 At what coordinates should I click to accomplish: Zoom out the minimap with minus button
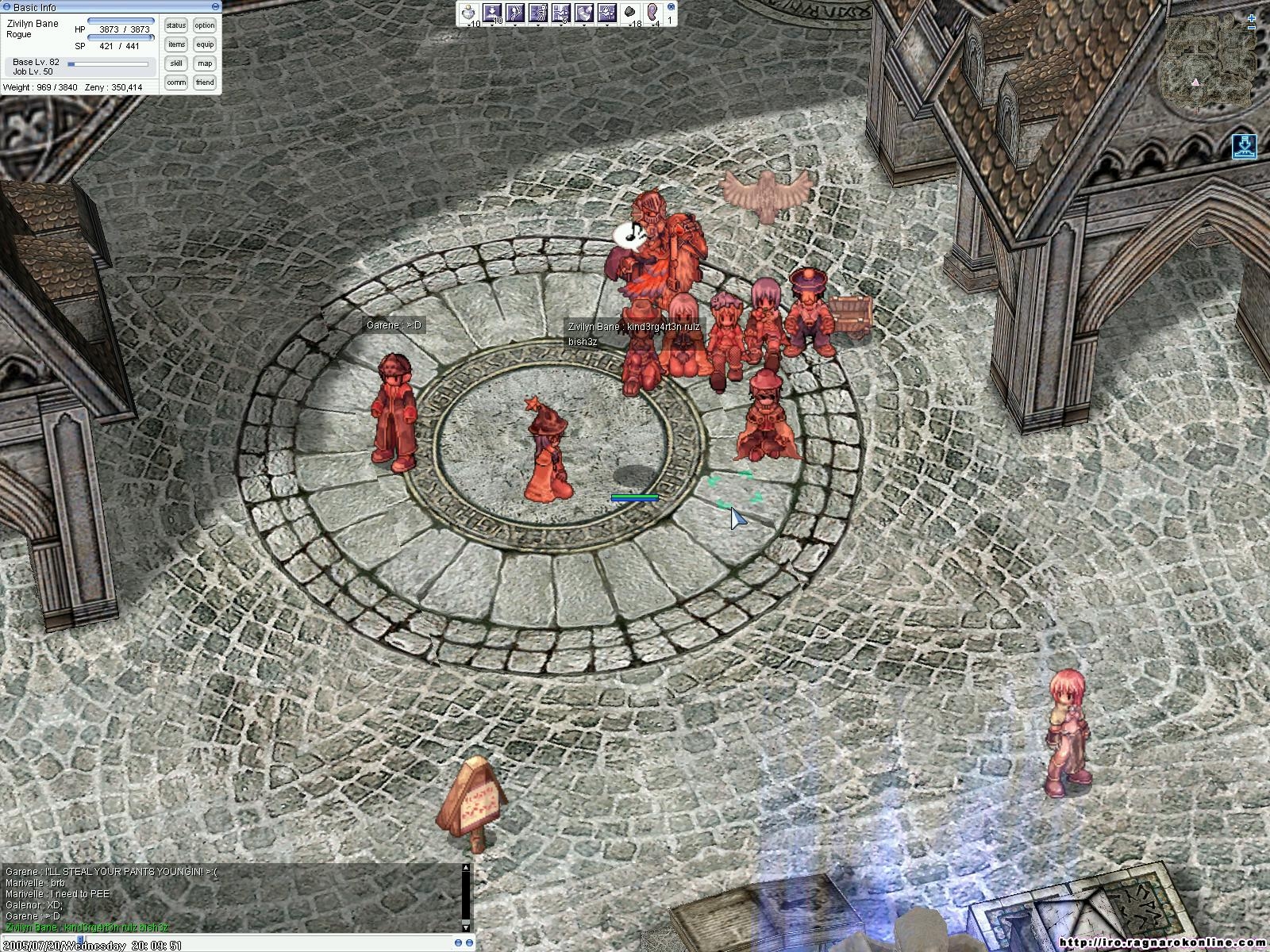(1253, 29)
